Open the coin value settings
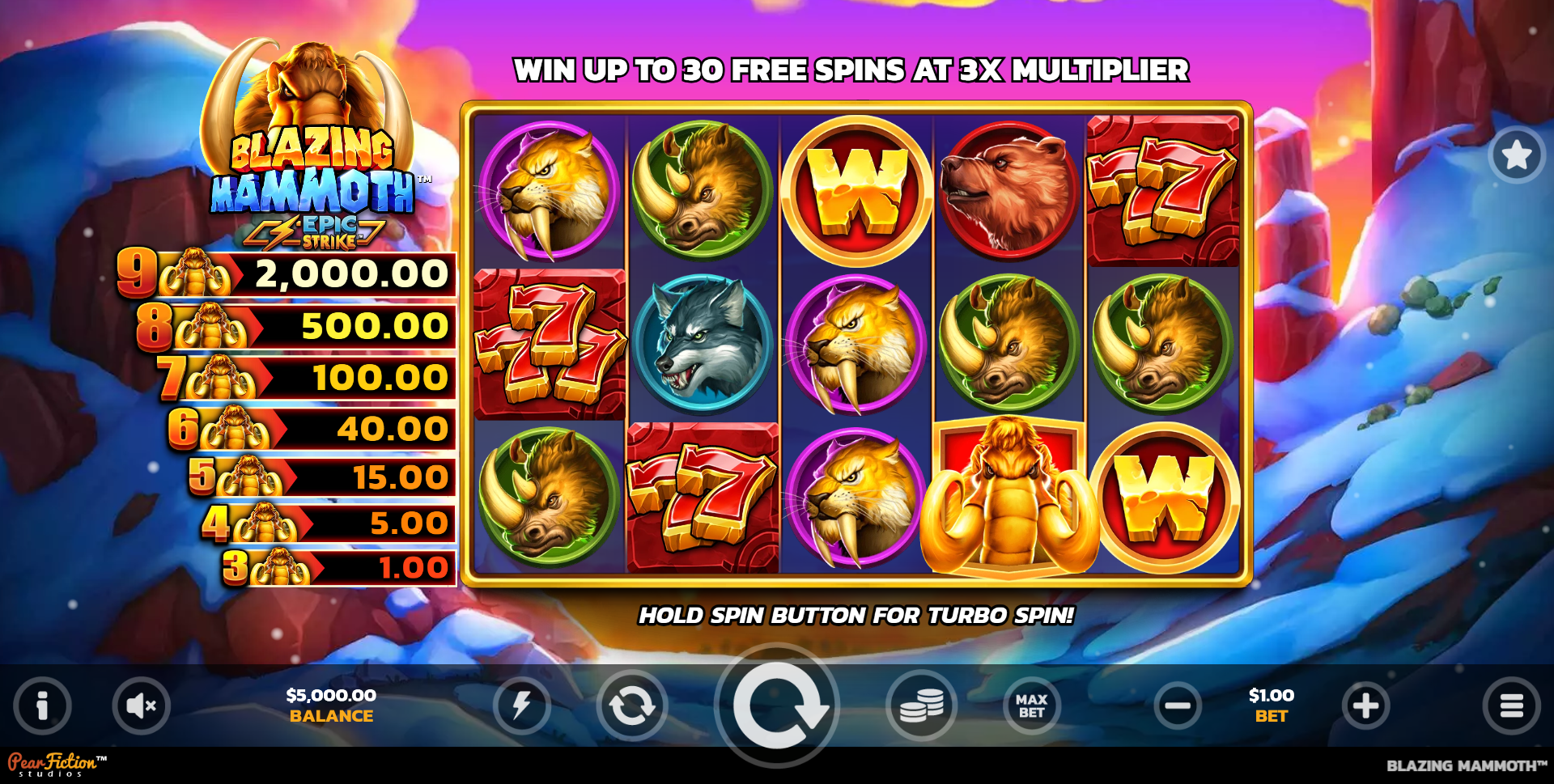The width and height of the screenshot is (1554, 784). pyautogui.click(x=923, y=705)
